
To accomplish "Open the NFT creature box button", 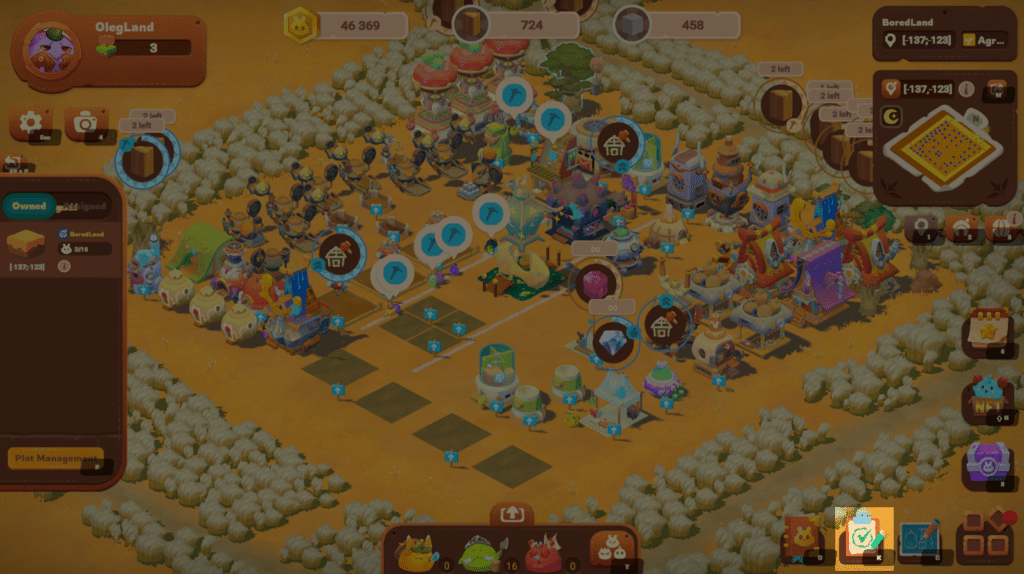I will click(987, 399).
